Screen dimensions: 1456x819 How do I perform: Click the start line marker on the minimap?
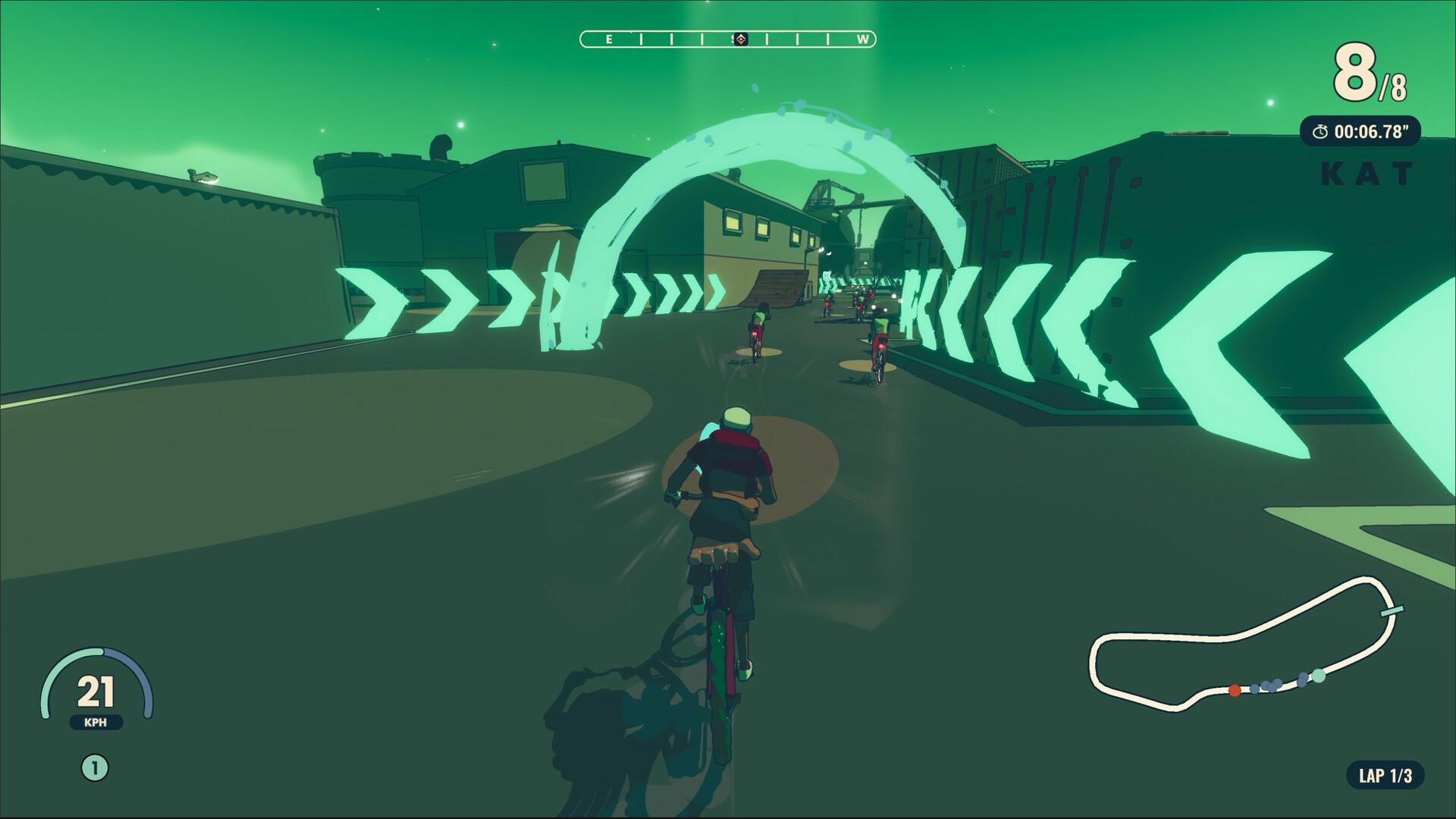[x=1392, y=610]
